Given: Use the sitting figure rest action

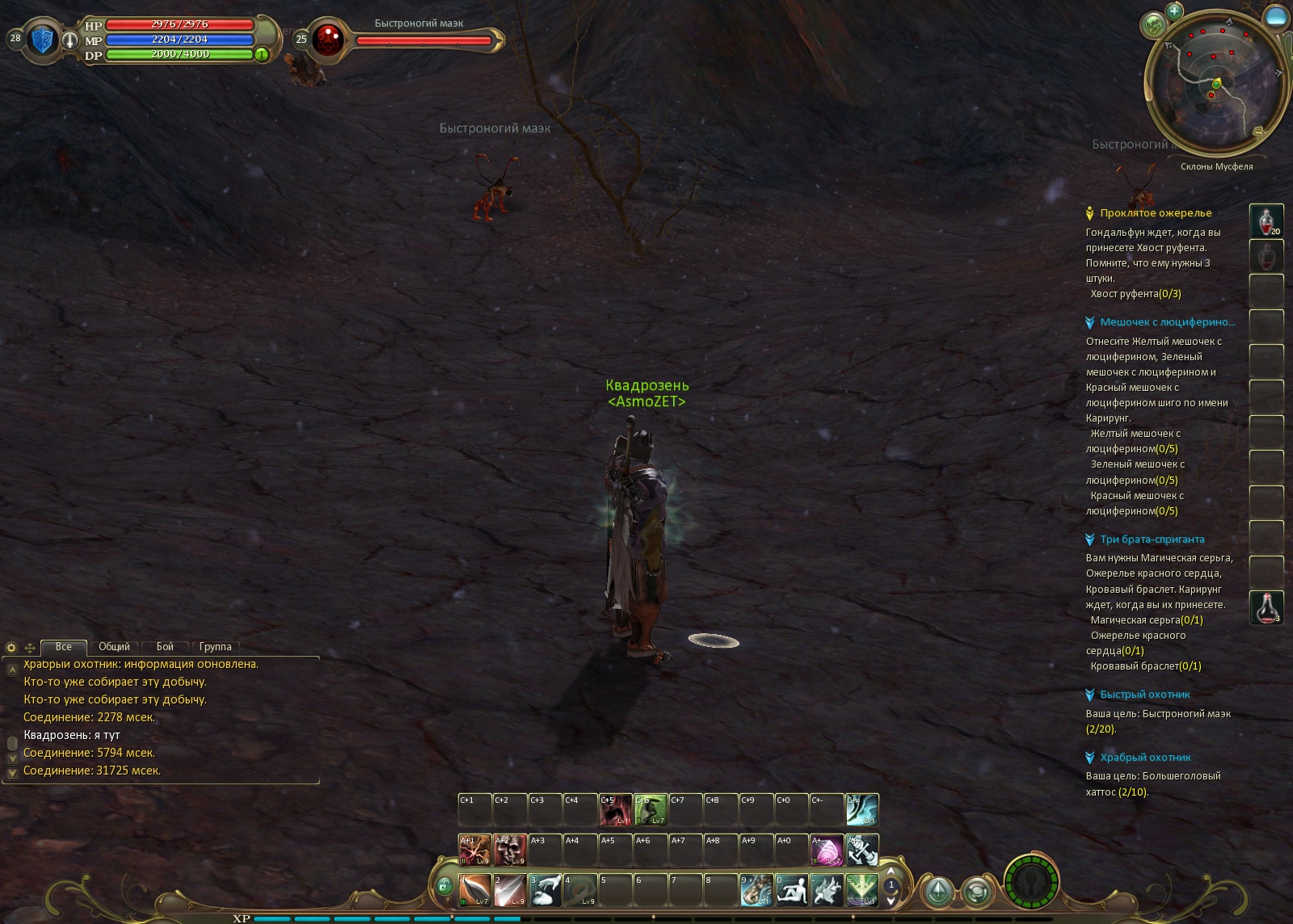Looking at the screenshot, I should (792, 890).
